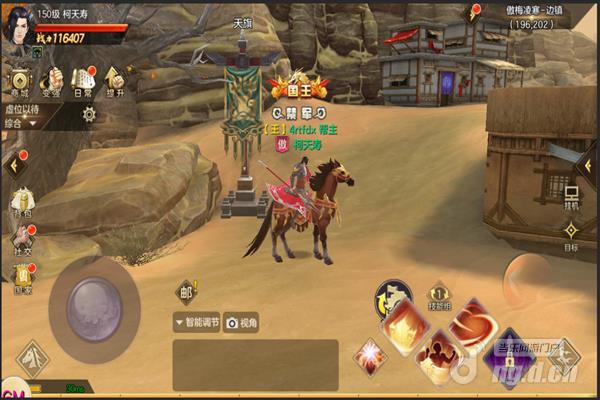This screenshot has height=400, width=600.
Task: Click the chat box panel
Action: [255, 364]
